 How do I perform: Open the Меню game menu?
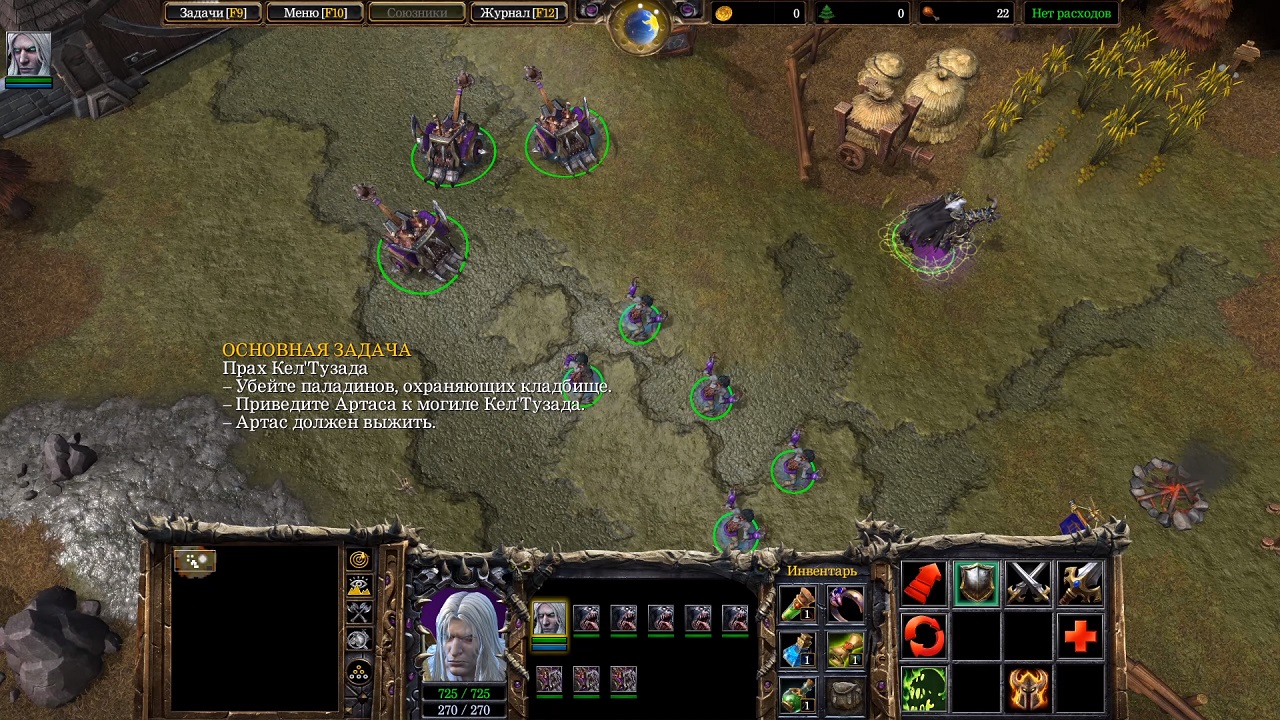click(315, 13)
